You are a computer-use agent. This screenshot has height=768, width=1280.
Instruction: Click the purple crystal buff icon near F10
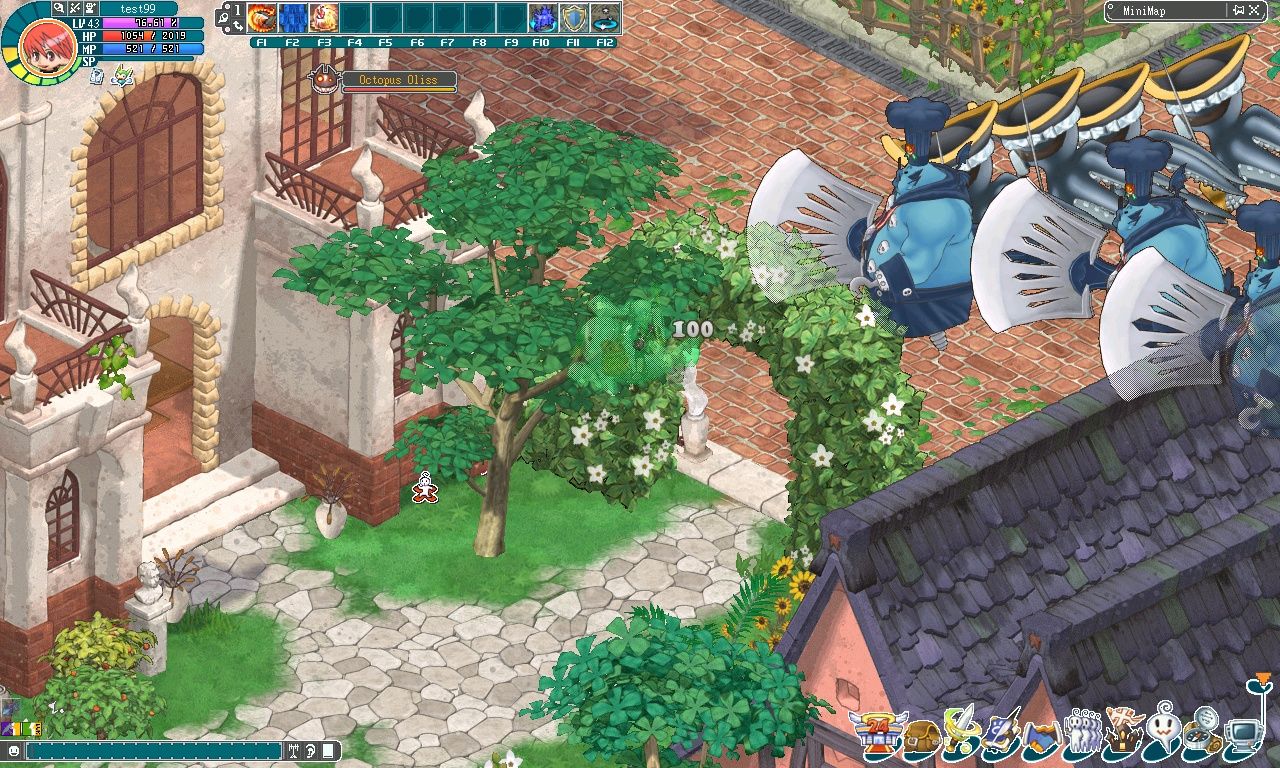pos(543,16)
